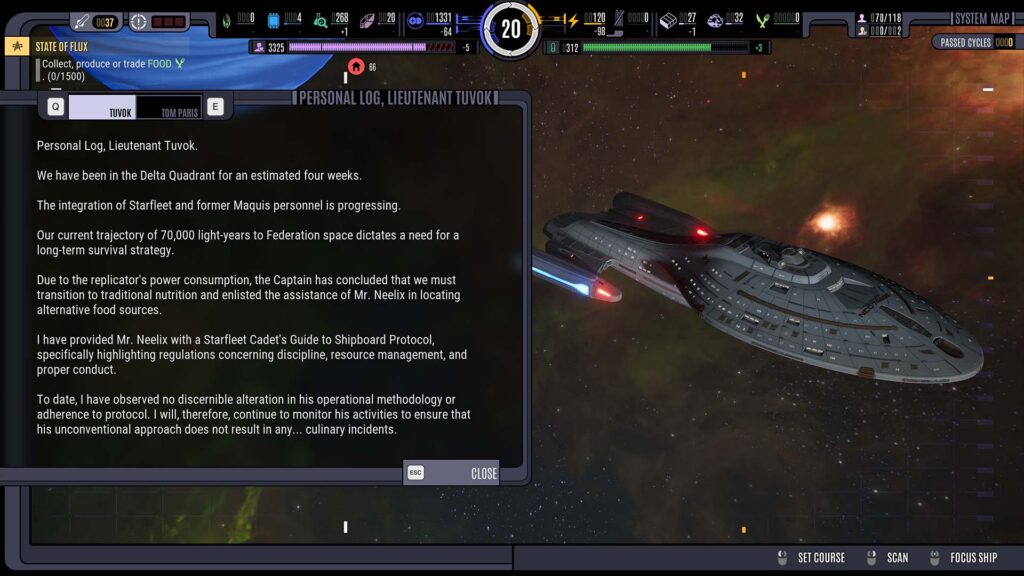Click the targeting crosshair icon
Image resolution: width=1024 pixels, height=576 pixels.
[x=139, y=21]
